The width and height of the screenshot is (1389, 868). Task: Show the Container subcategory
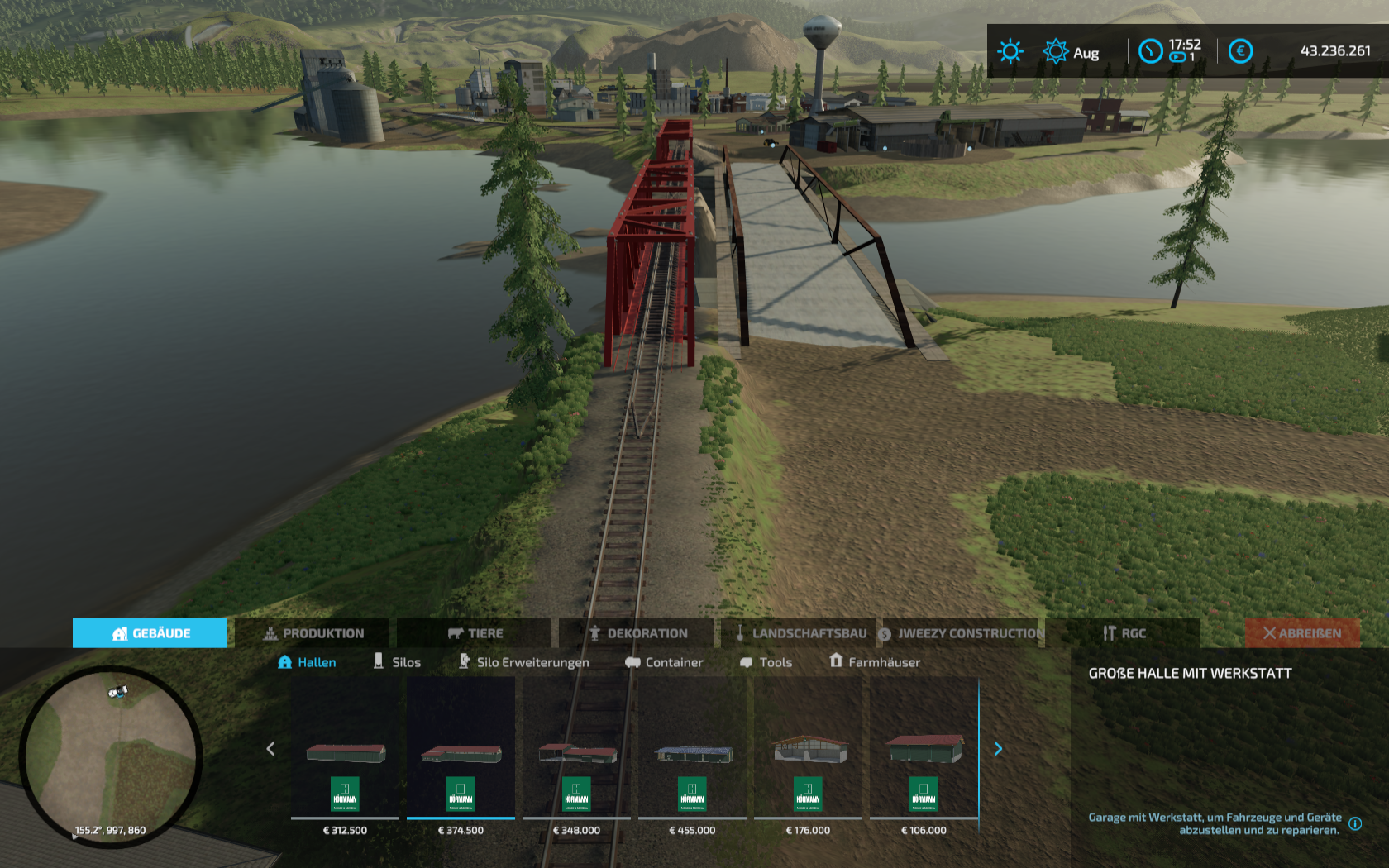click(x=664, y=662)
